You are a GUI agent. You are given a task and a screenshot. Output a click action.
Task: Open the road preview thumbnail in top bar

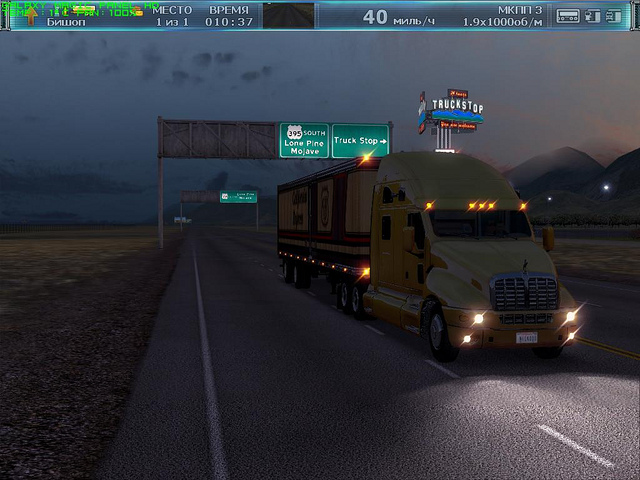coord(289,15)
